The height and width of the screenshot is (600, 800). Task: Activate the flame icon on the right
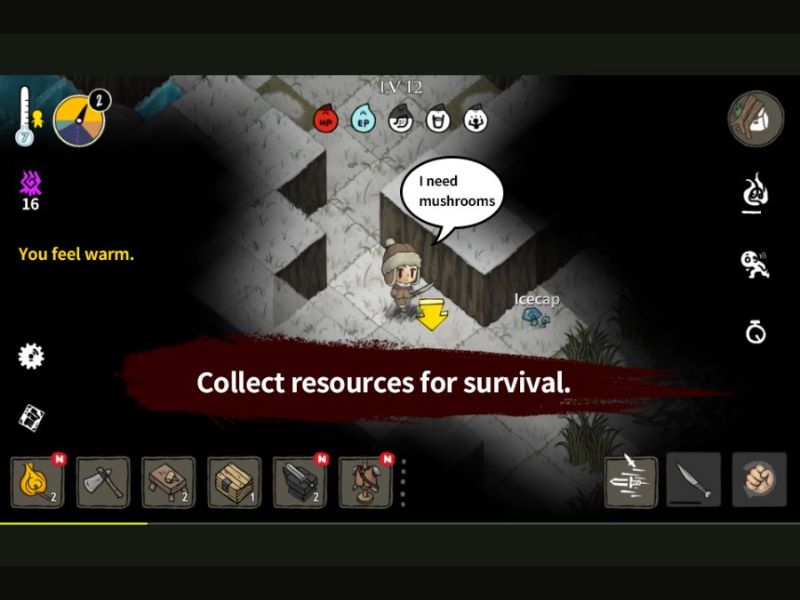point(756,191)
